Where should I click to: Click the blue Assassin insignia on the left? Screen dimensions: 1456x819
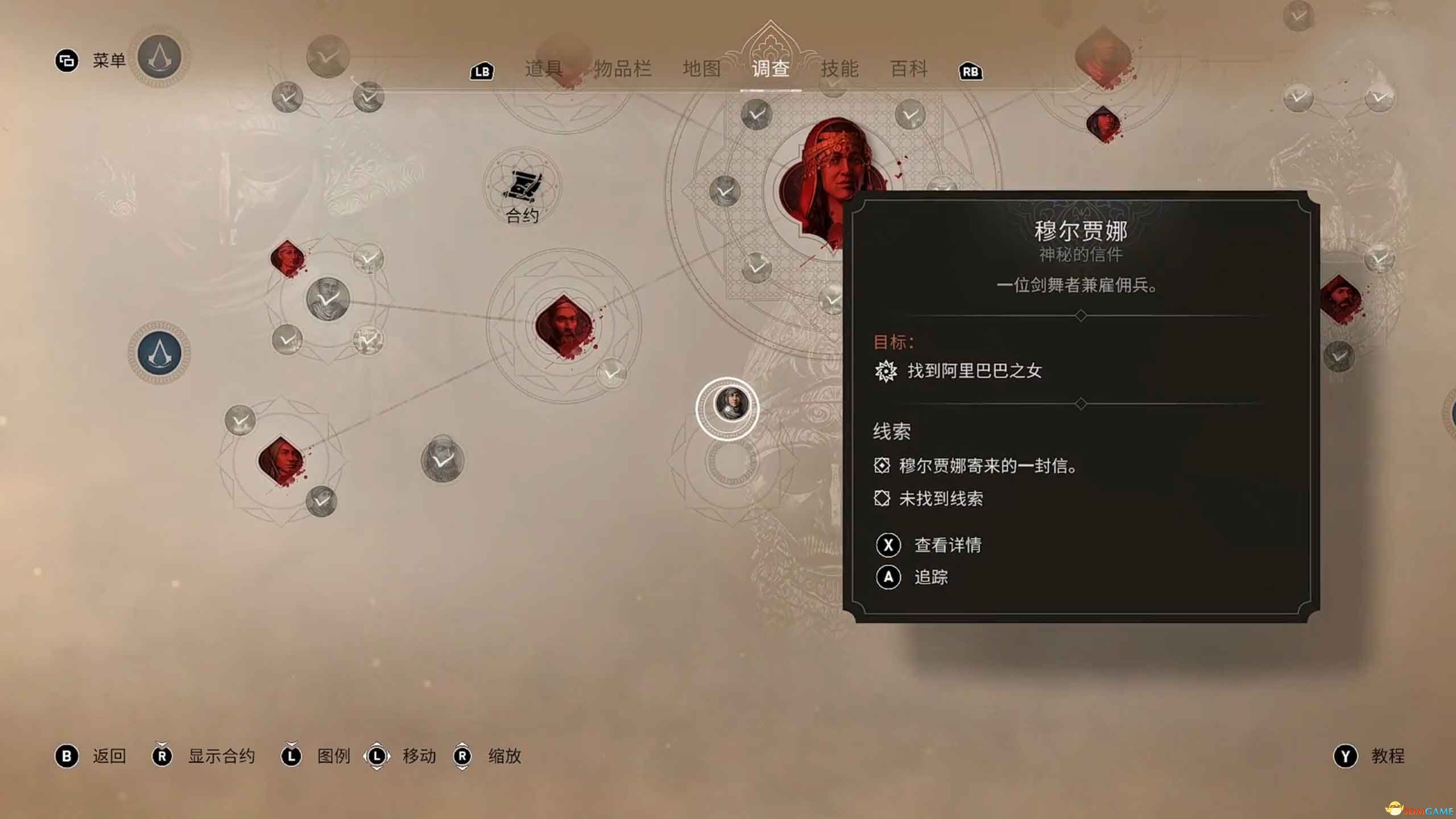tap(159, 353)
